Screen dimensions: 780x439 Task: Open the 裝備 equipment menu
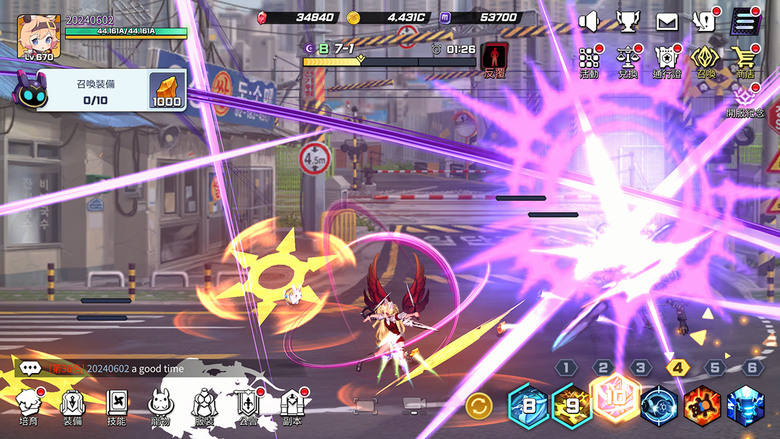coord(72,406)
